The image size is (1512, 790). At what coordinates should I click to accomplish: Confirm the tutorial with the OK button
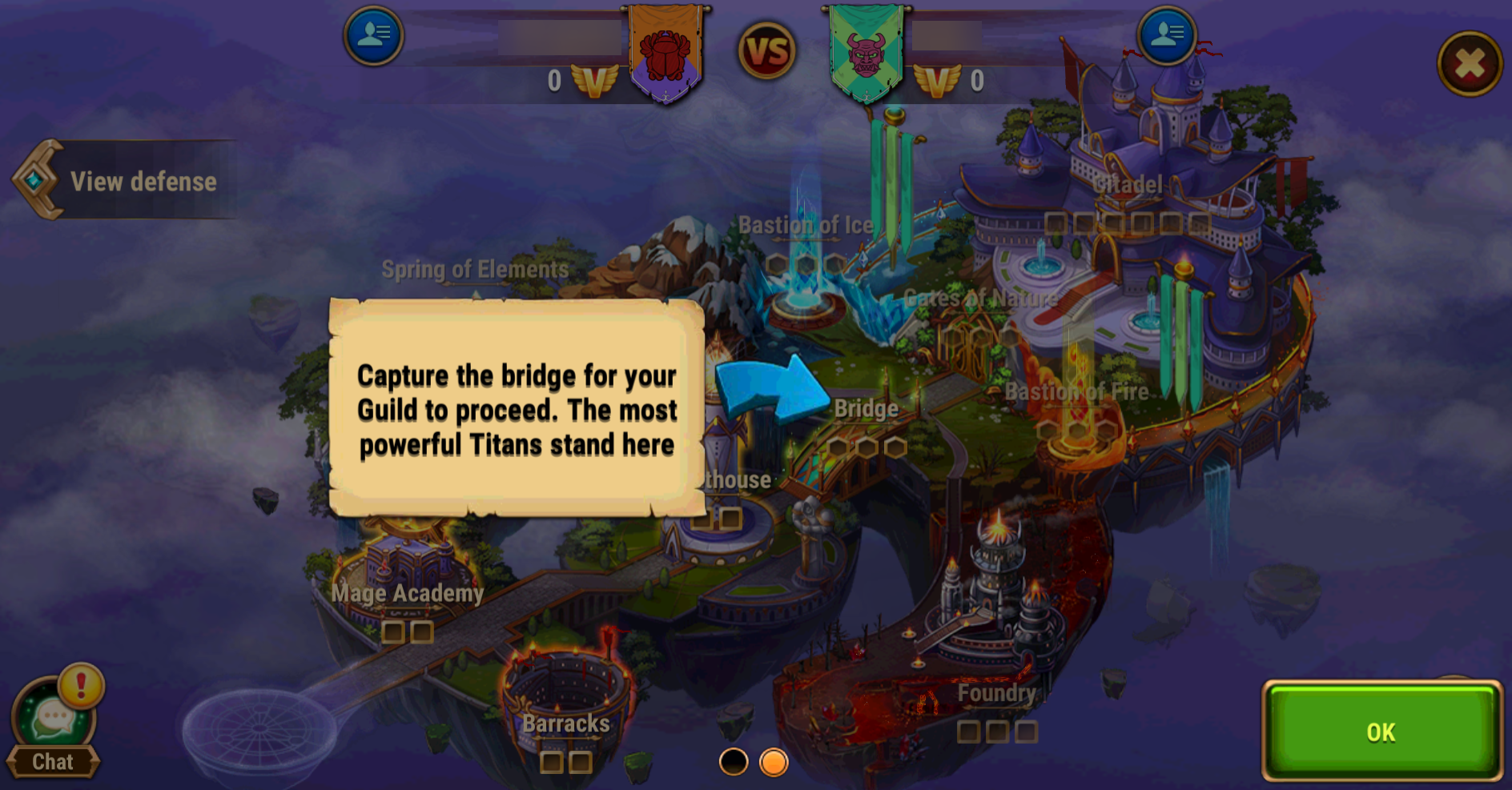pos(1381,731)
